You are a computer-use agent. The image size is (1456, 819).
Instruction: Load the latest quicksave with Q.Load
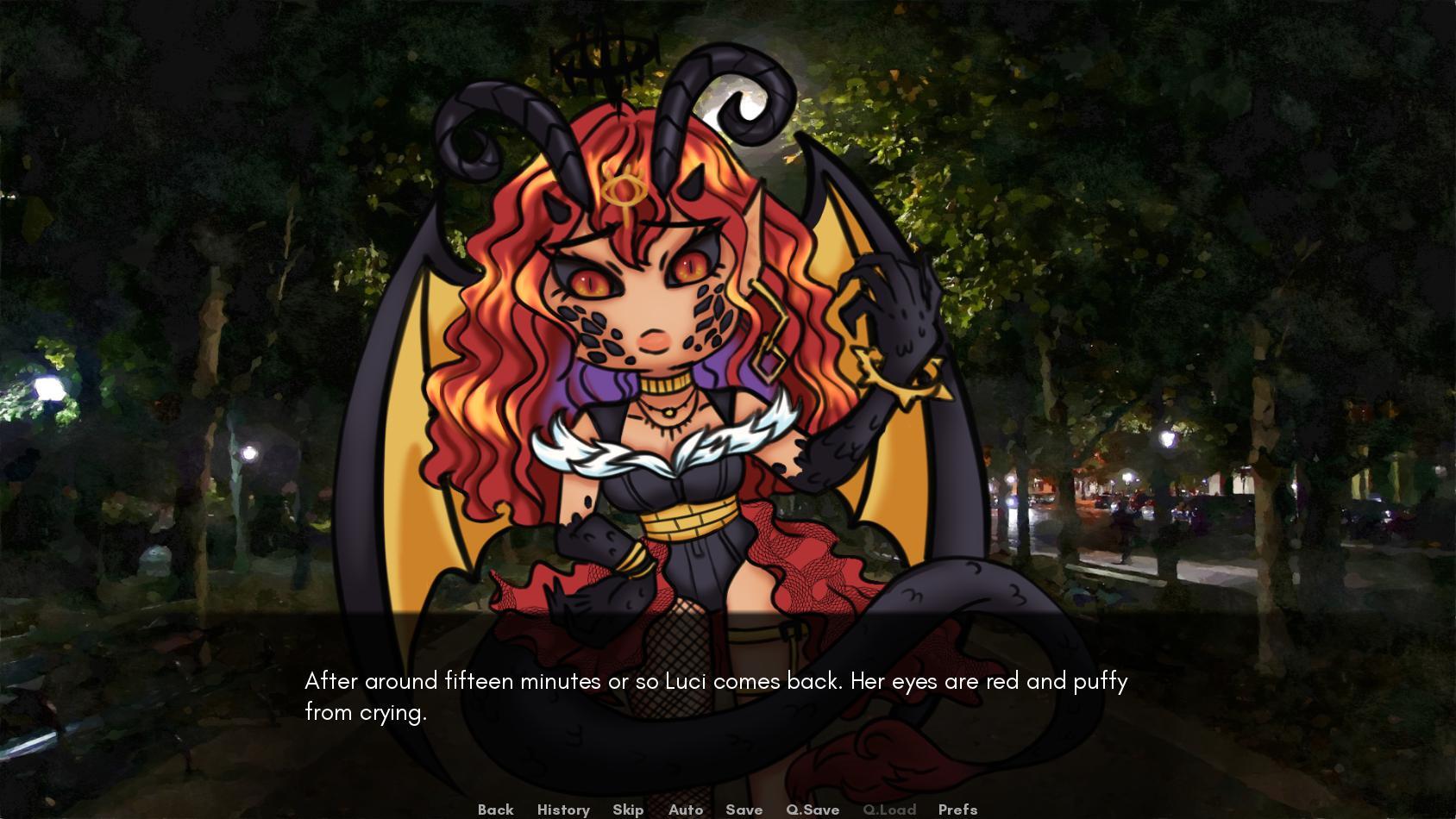889,810
